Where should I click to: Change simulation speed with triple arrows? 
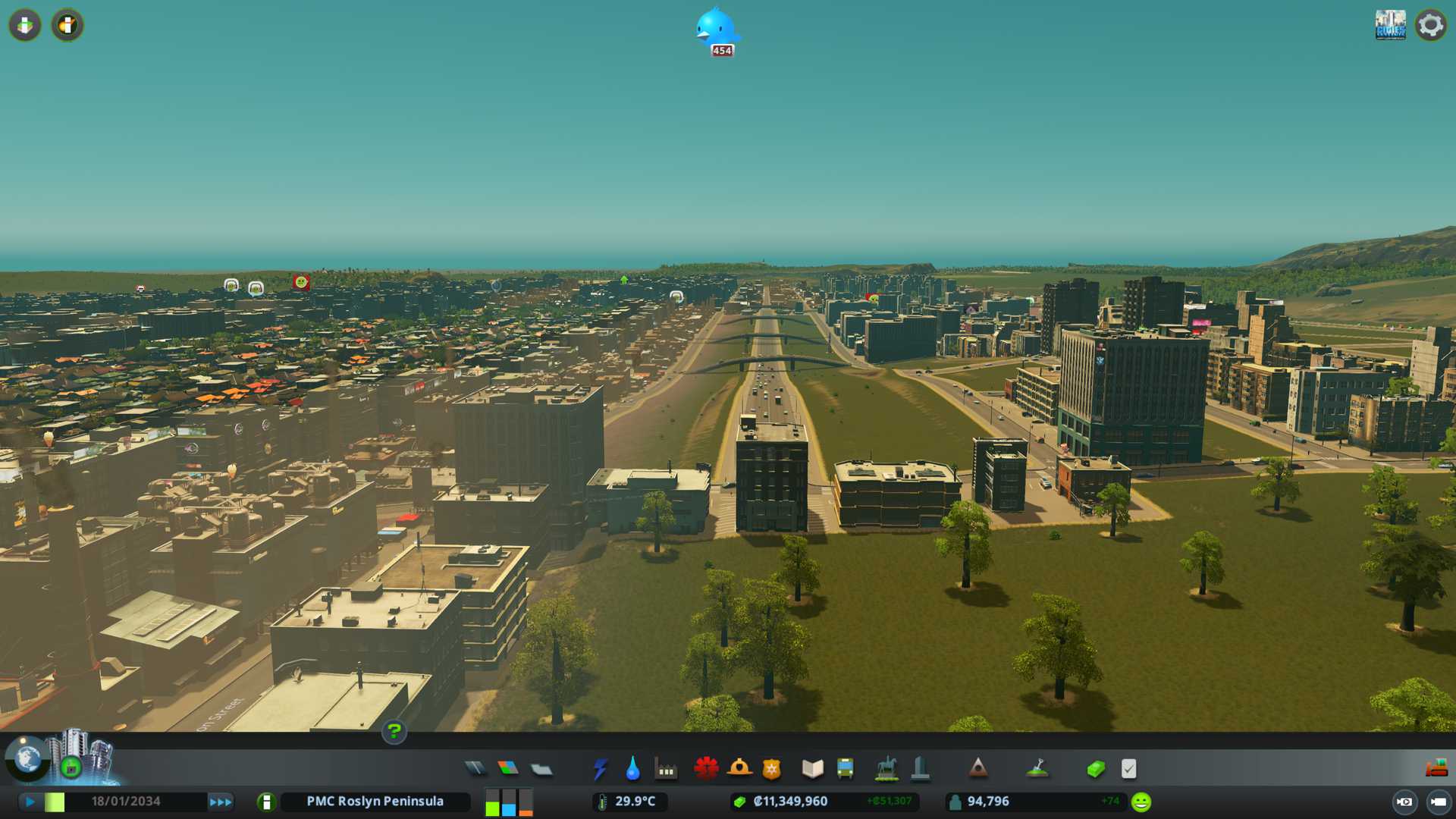click(x=221, y=802)
